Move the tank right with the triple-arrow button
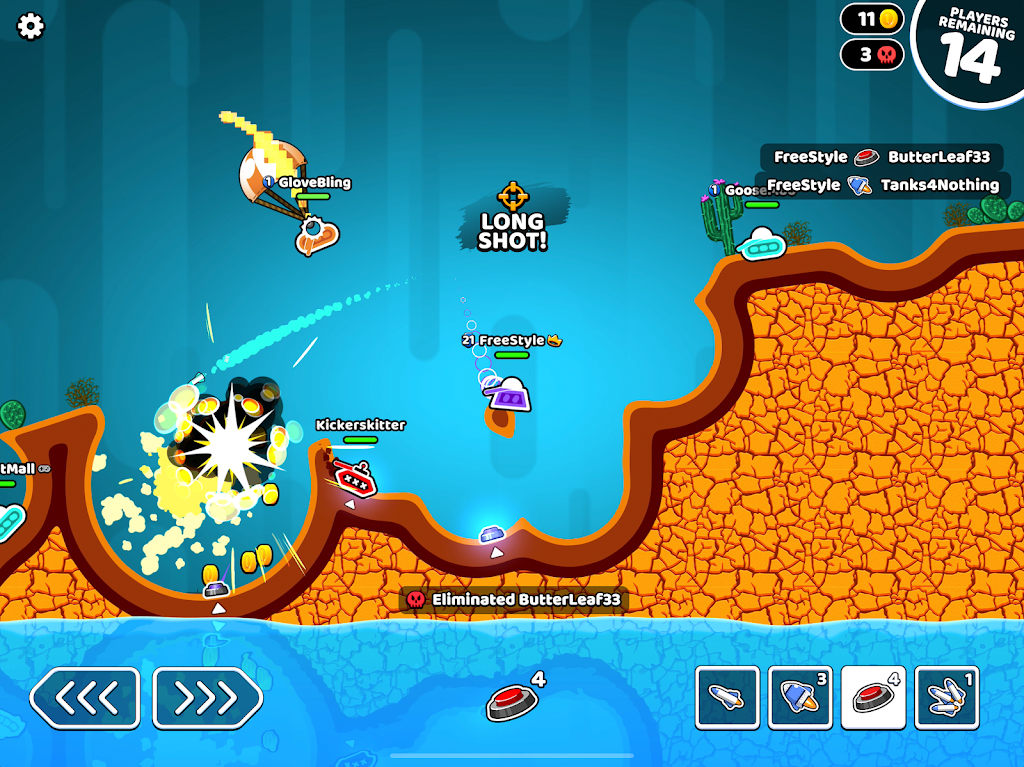 point(208,697)
